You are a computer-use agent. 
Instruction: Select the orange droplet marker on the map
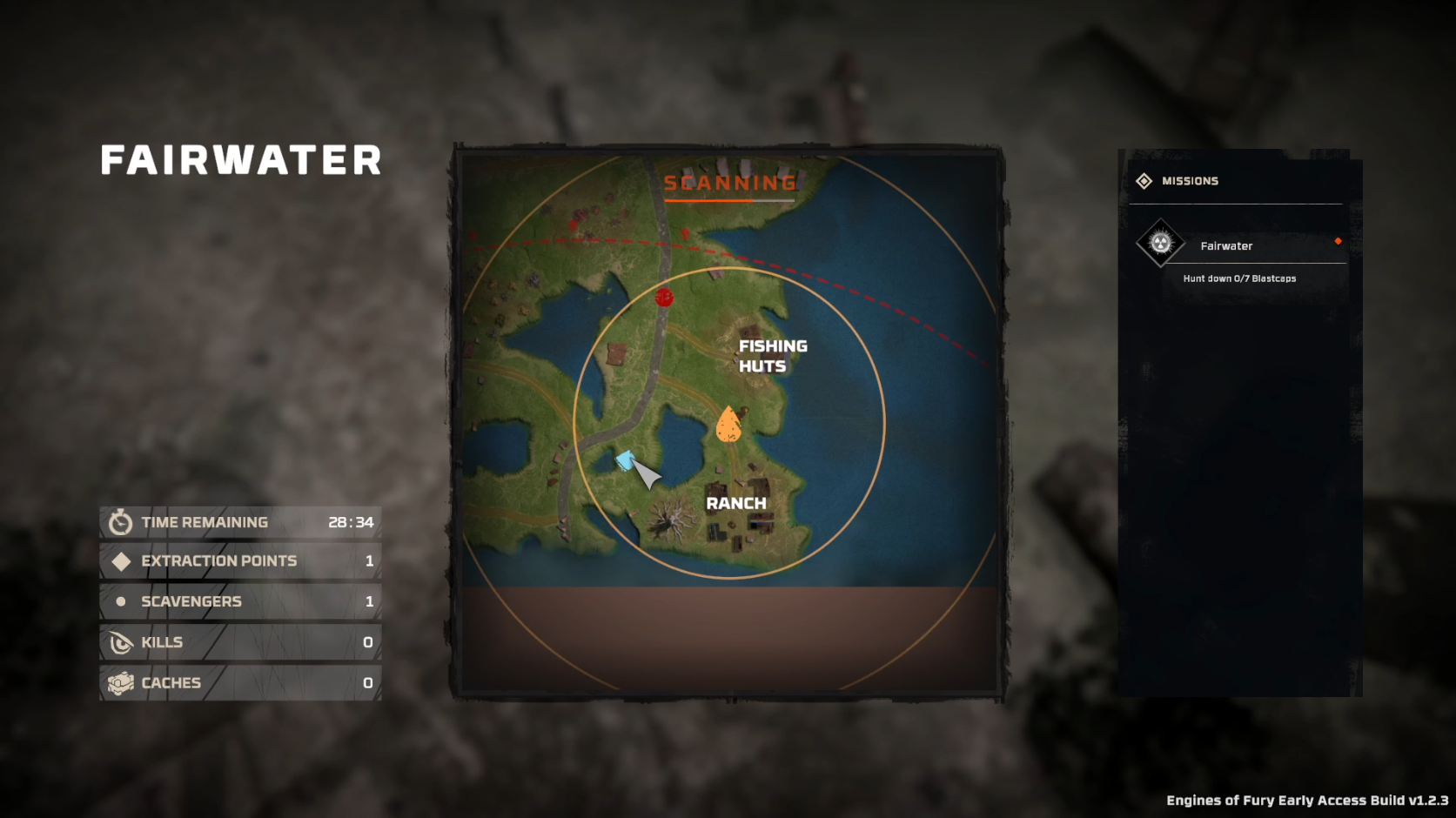tap(728, 425)
